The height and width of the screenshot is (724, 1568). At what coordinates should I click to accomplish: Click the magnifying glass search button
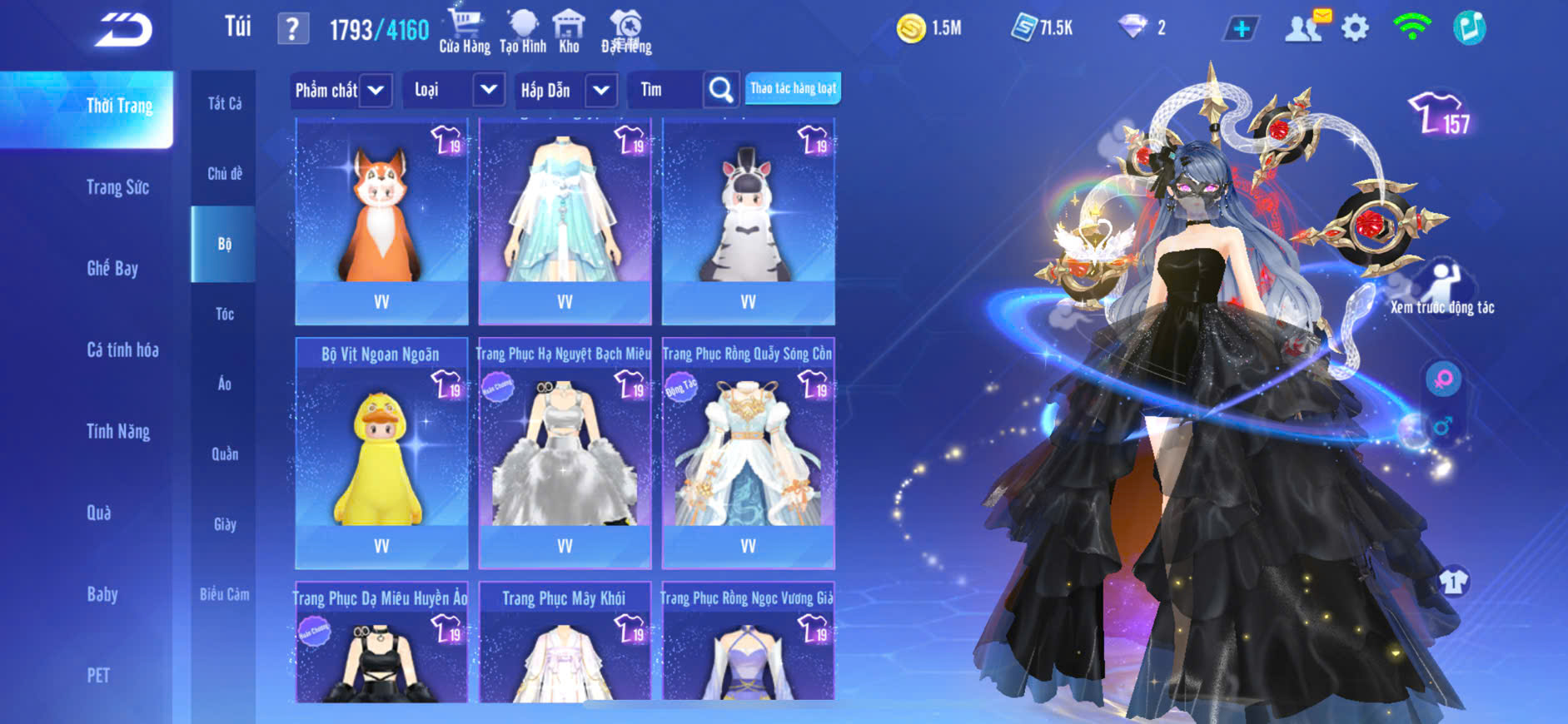pos(721,90)
